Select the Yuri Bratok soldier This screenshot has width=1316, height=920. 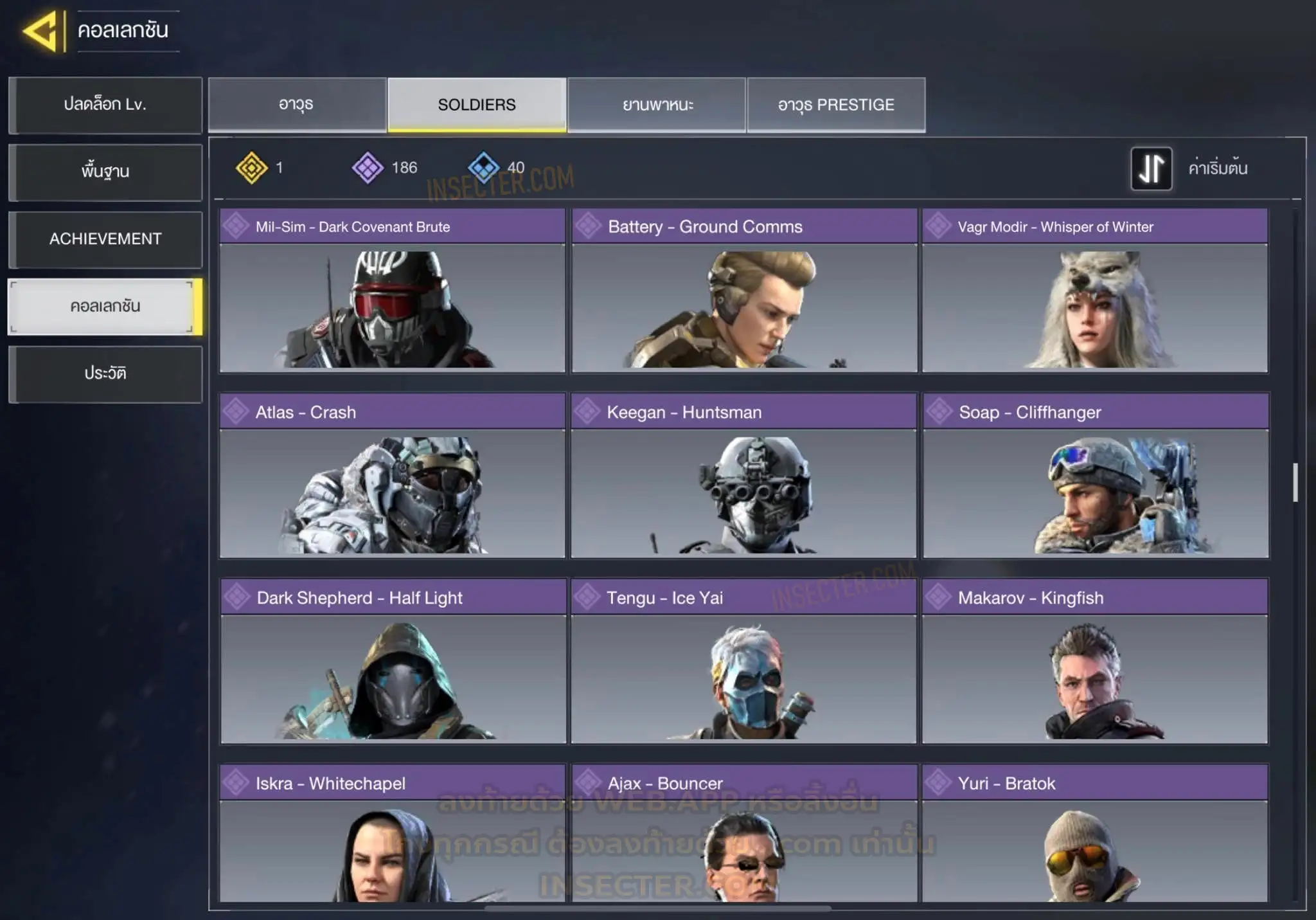pyautogui.click(x=1095, y=834)
